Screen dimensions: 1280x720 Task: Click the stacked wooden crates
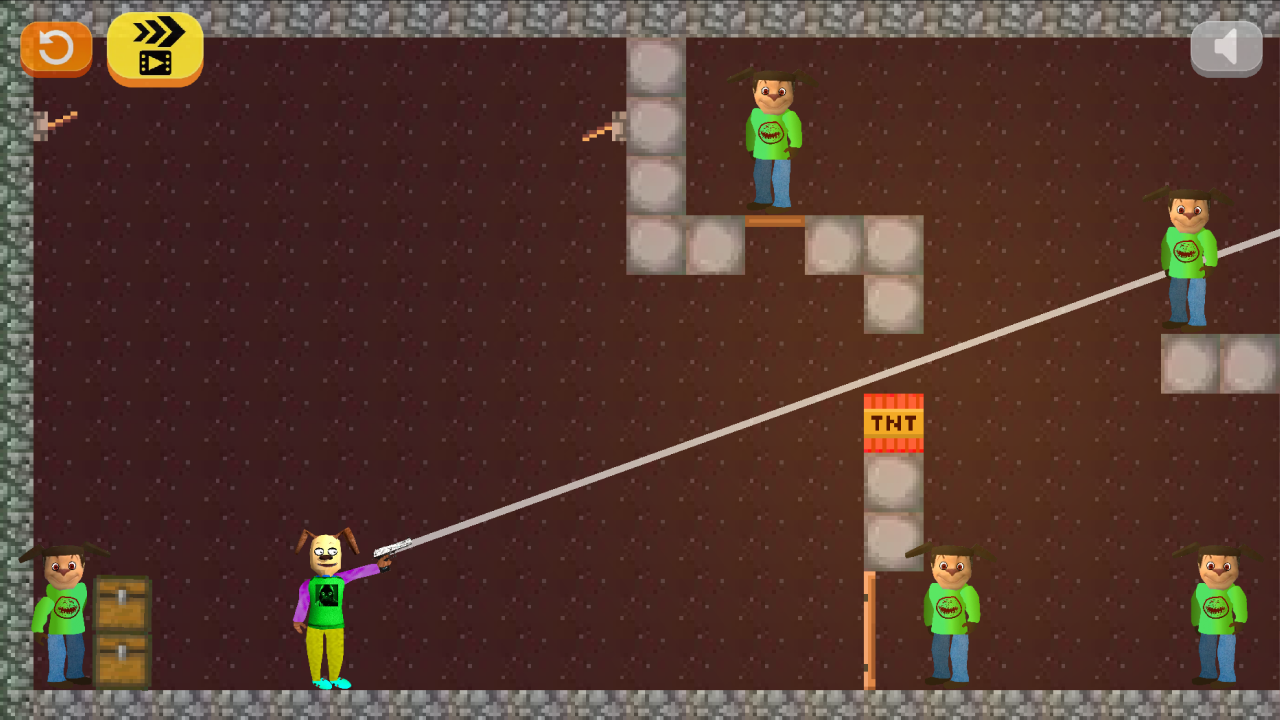(x=120, y=625)
